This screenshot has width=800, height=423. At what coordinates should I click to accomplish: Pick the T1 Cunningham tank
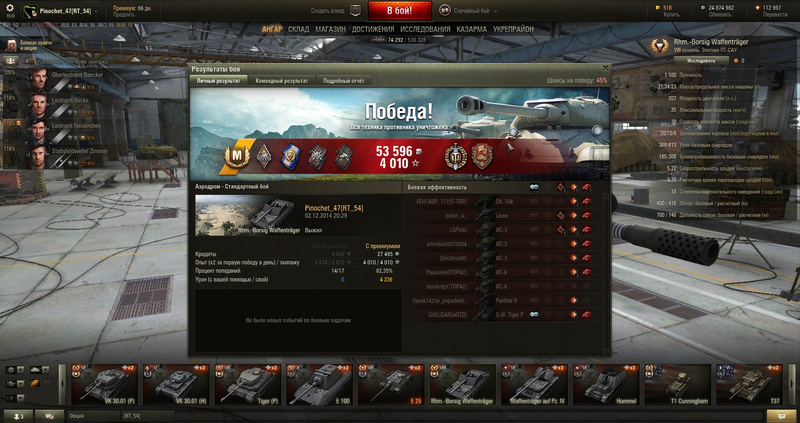tap(677, 384)
